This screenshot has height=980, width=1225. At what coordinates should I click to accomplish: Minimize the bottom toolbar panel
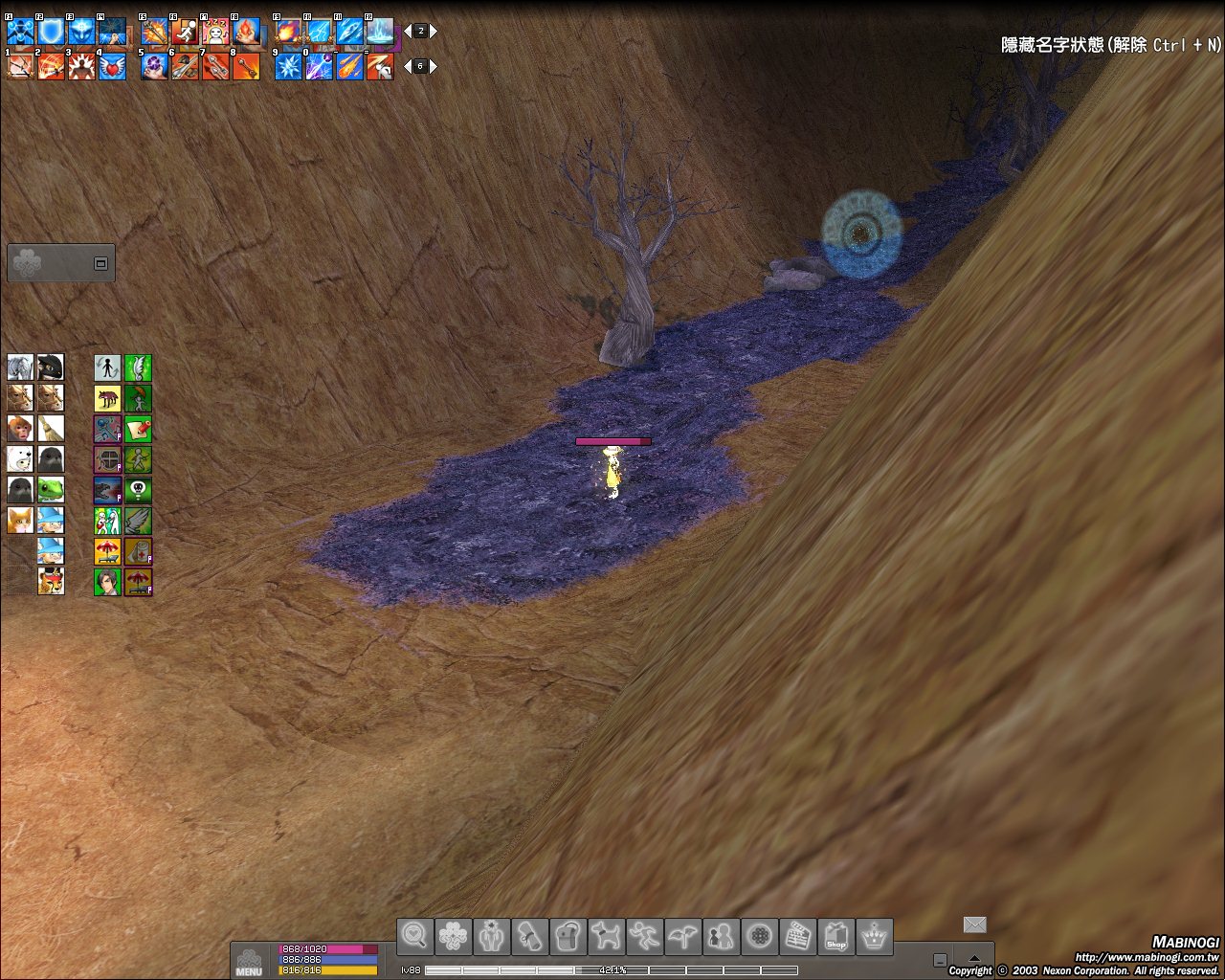pyautogui.click(x=941, y=960)
